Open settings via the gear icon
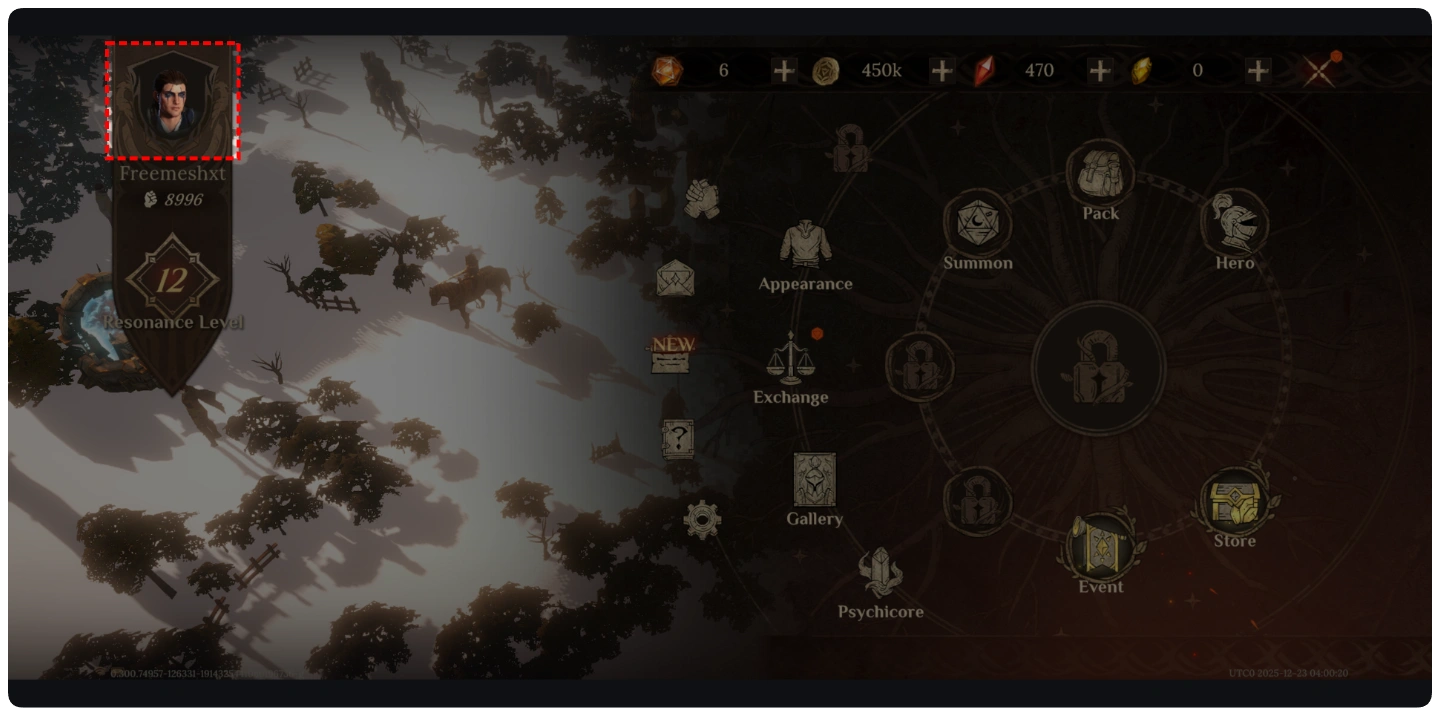The image size is (1440, 716). (x=702, y=520)
